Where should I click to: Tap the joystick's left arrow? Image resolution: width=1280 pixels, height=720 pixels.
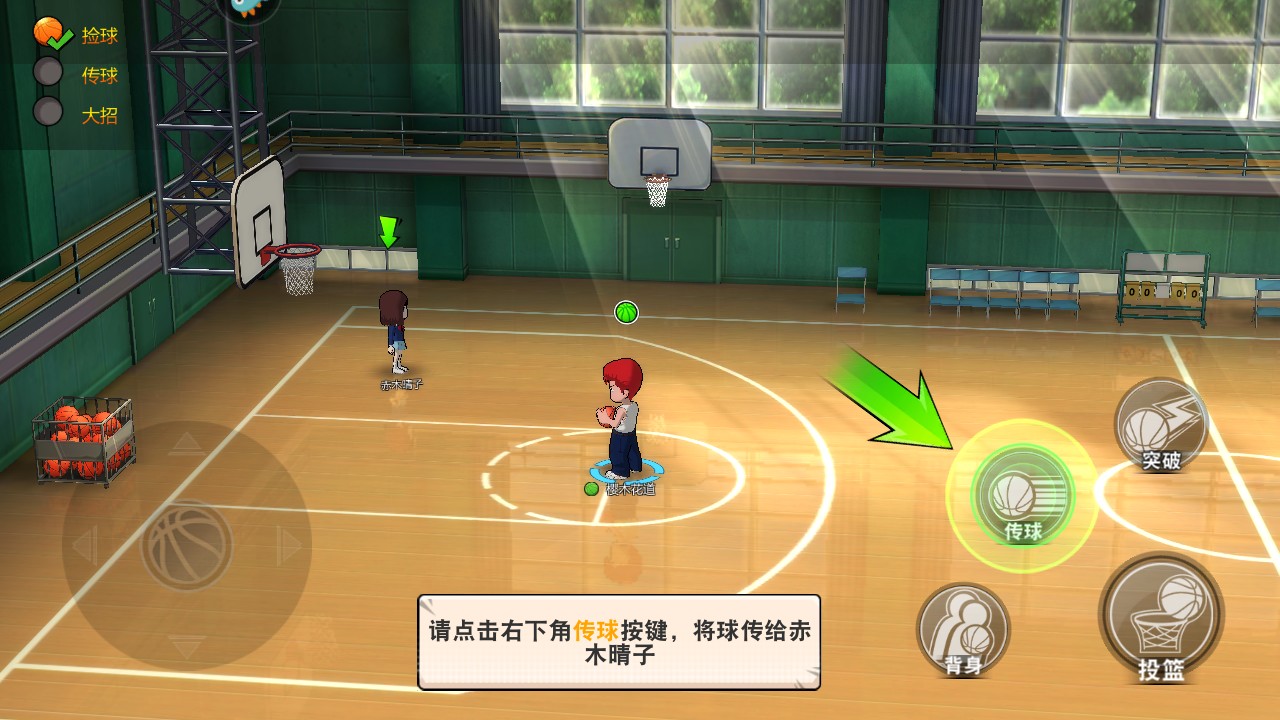[84, 546]
